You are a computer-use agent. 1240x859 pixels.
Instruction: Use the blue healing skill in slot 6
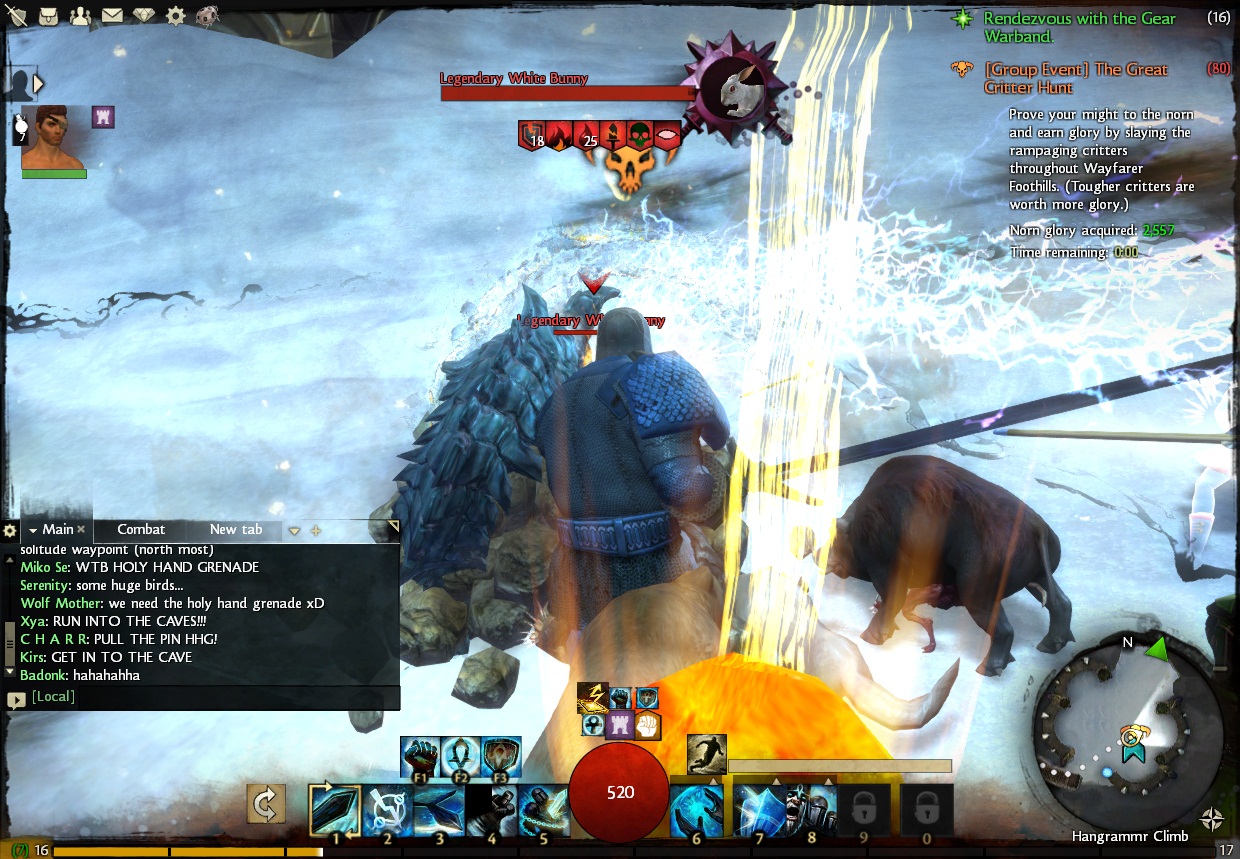696,808
